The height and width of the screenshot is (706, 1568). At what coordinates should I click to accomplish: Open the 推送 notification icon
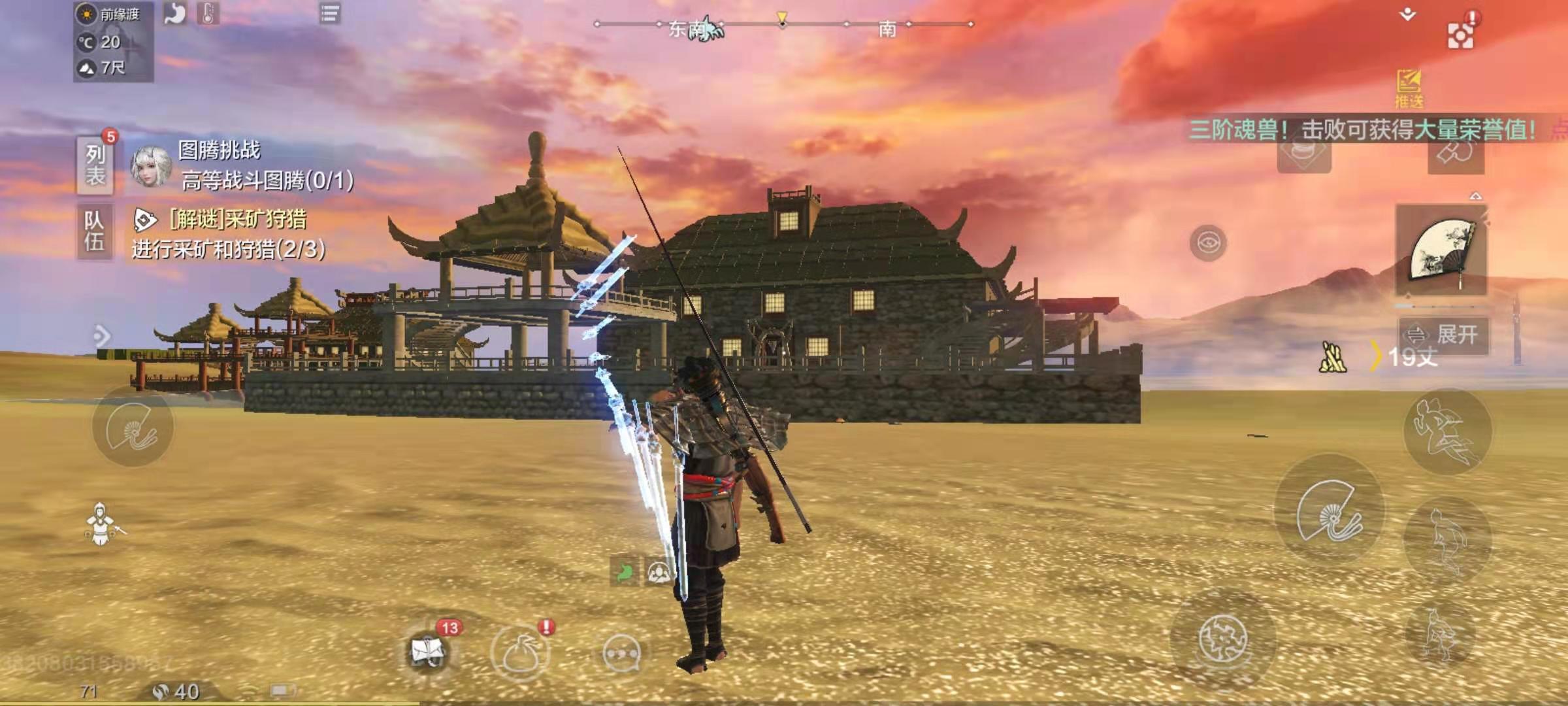(x=1409, y=88)
